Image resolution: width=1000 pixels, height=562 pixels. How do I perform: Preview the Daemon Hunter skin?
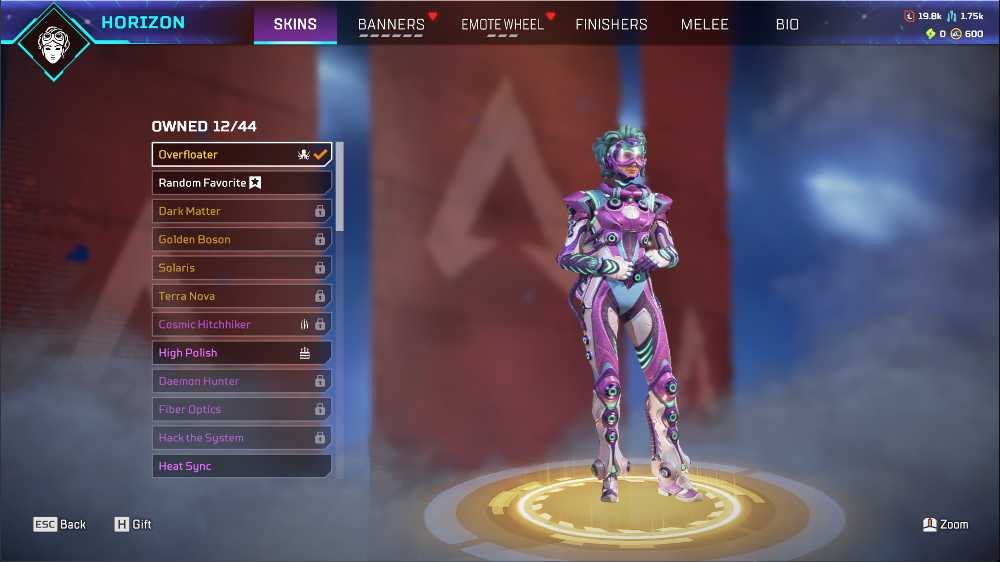242,381
